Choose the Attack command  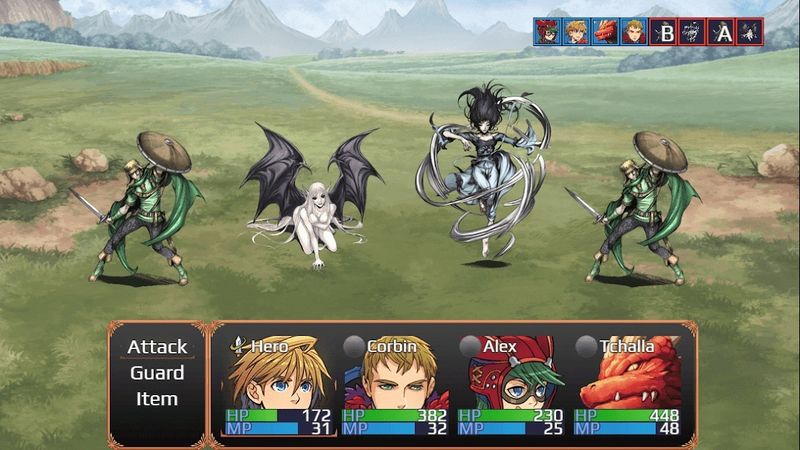click(157, 347)
